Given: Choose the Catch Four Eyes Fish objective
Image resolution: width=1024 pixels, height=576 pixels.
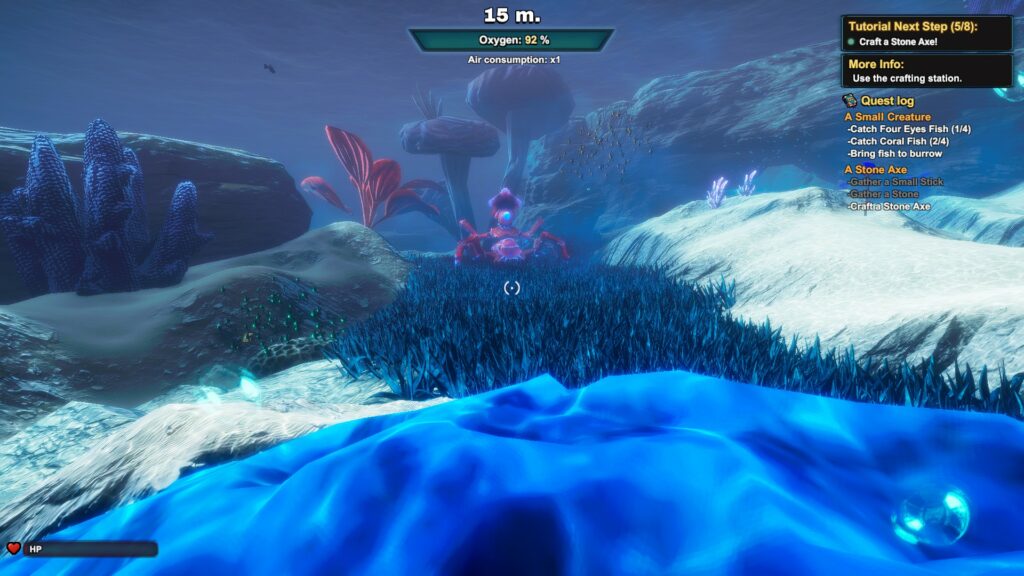Looking at the screenshot, I should pyautogui.click(x=908, y=129).
